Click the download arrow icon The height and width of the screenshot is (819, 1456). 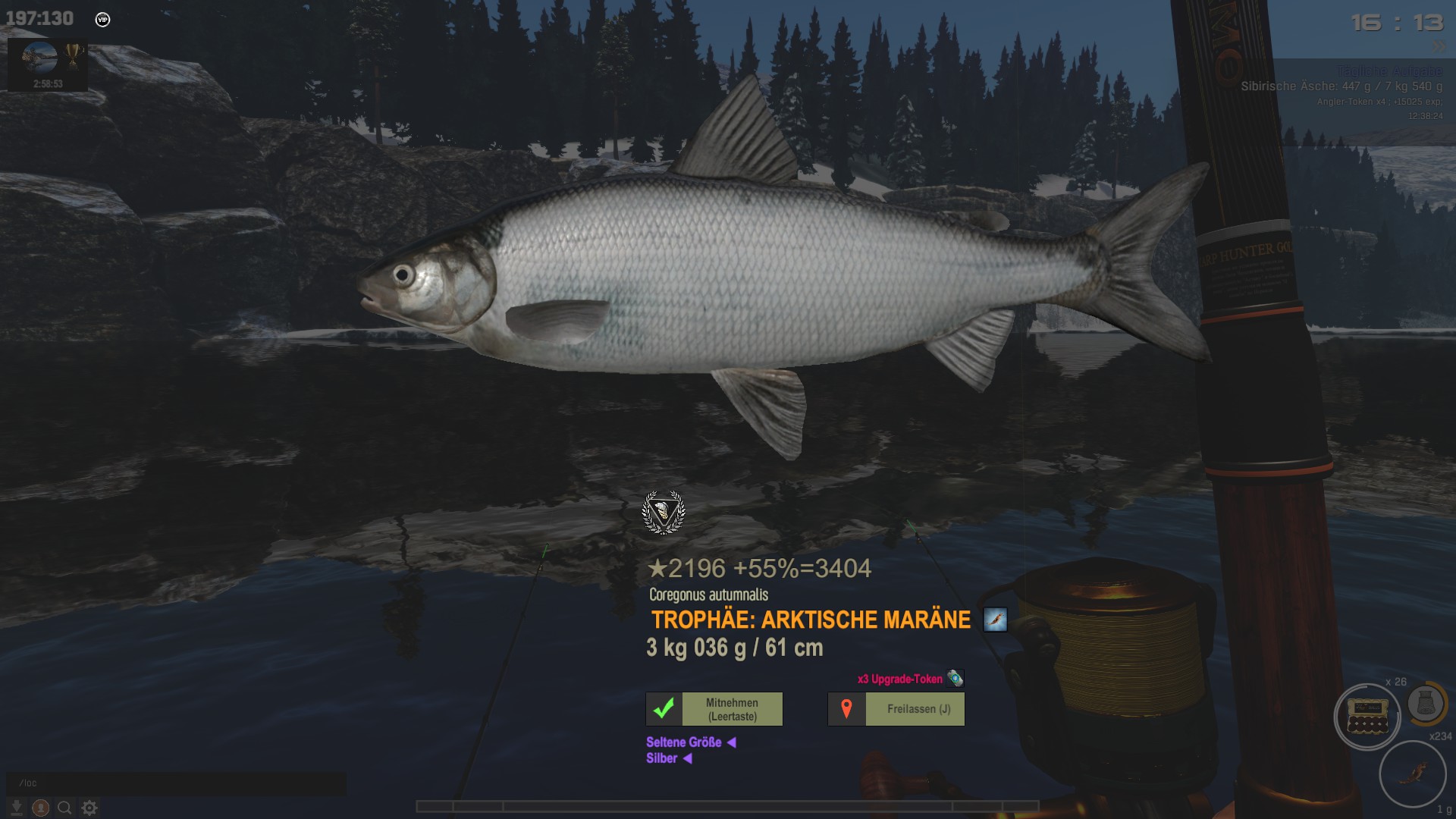[16, 808]
